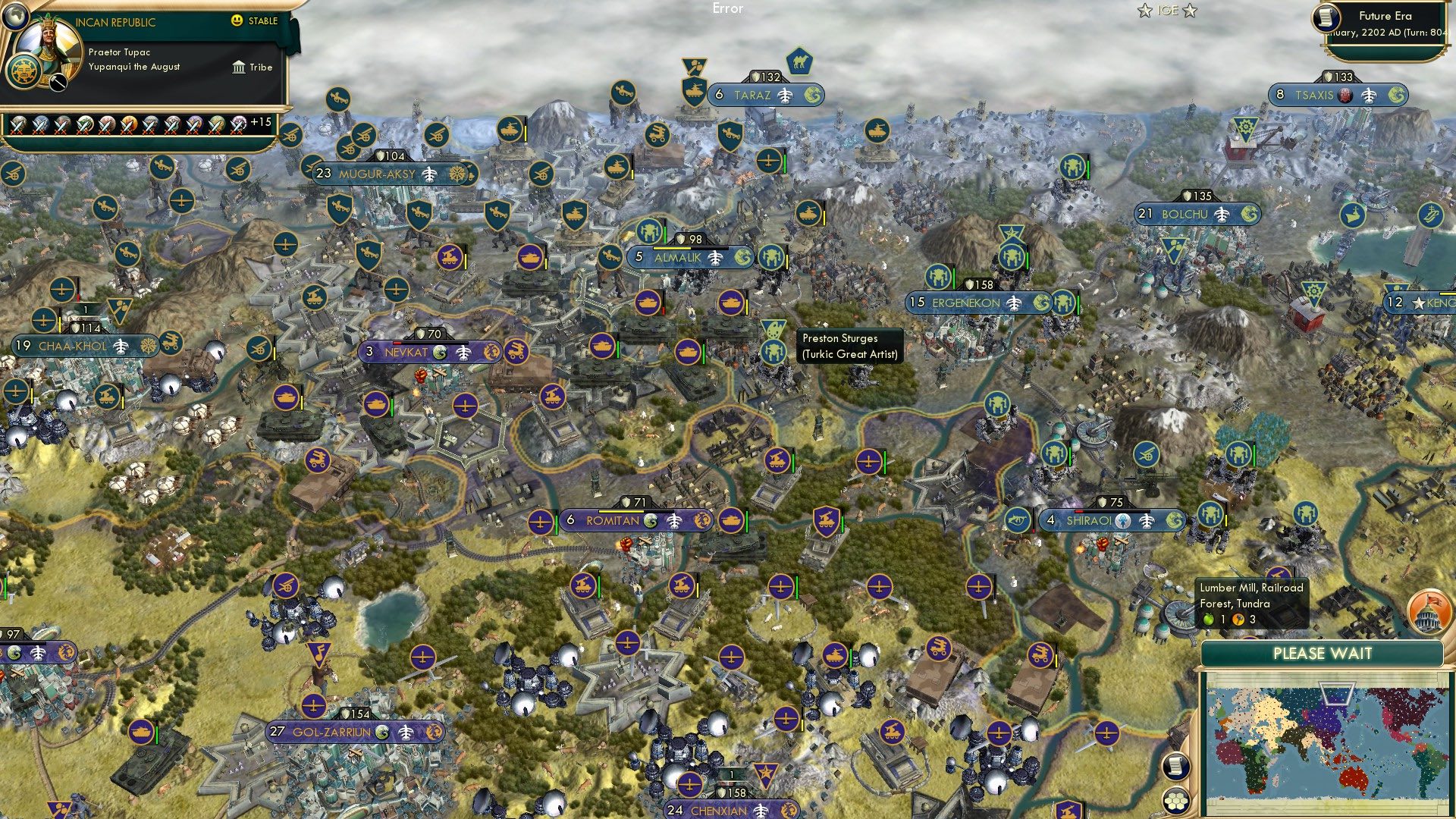Open the Tsaxis city banner
The width and height of the screenshot is (1456, 819).
click(1314, 95)
